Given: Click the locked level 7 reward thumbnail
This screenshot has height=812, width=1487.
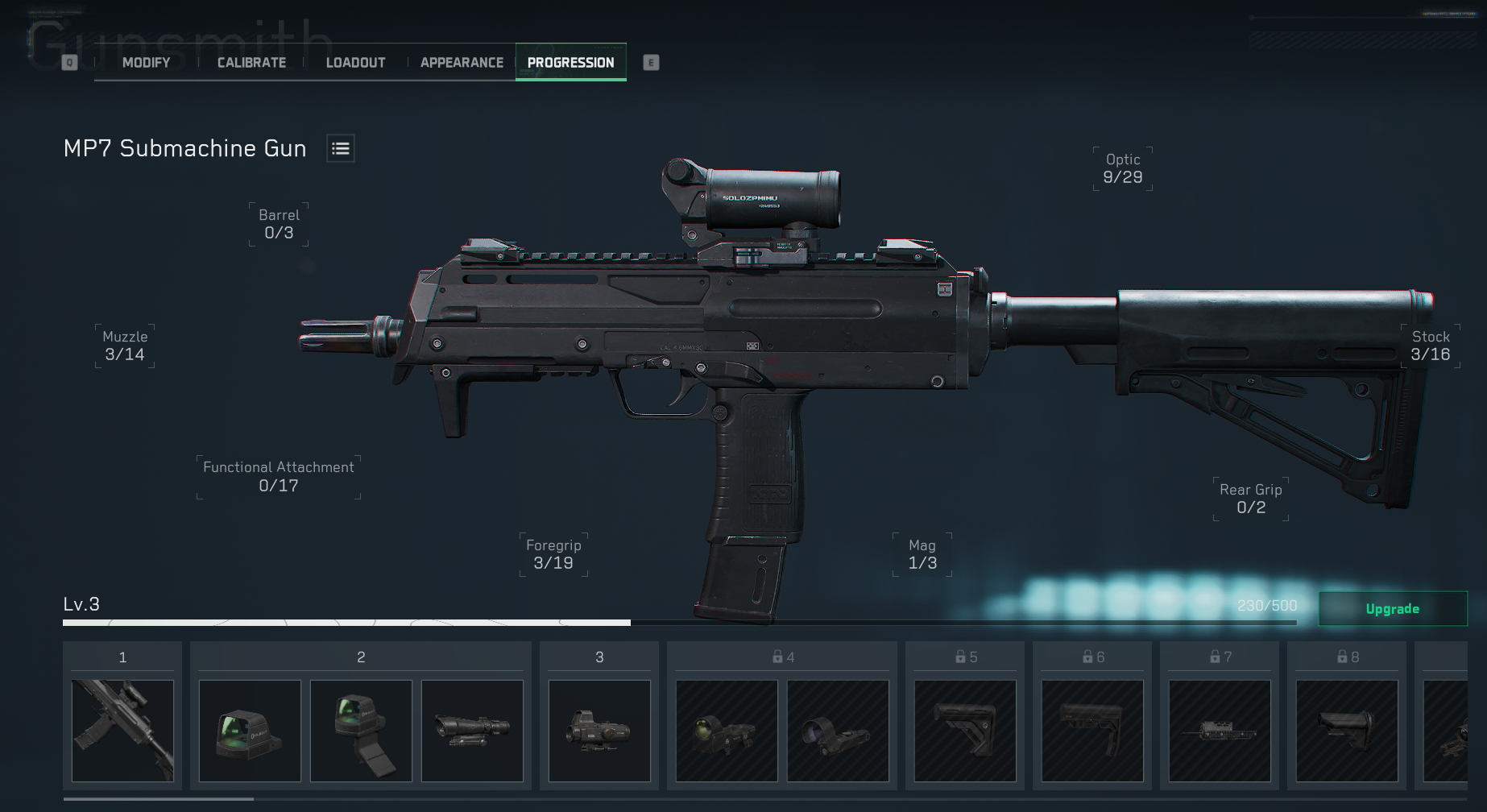Looking at the screenshot, I should click(x=1220, y=731).
